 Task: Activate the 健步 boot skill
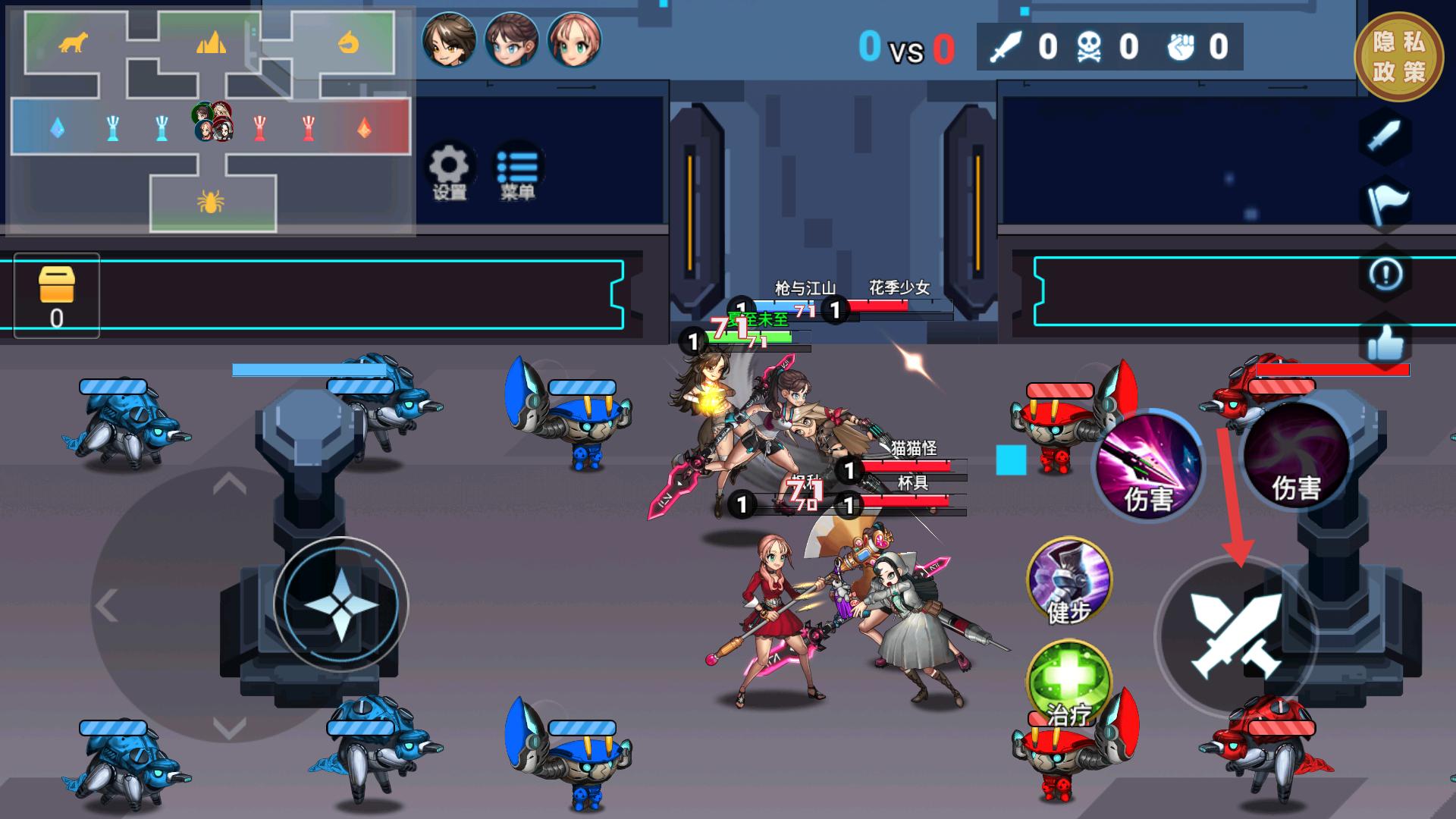click(1068, 581)
